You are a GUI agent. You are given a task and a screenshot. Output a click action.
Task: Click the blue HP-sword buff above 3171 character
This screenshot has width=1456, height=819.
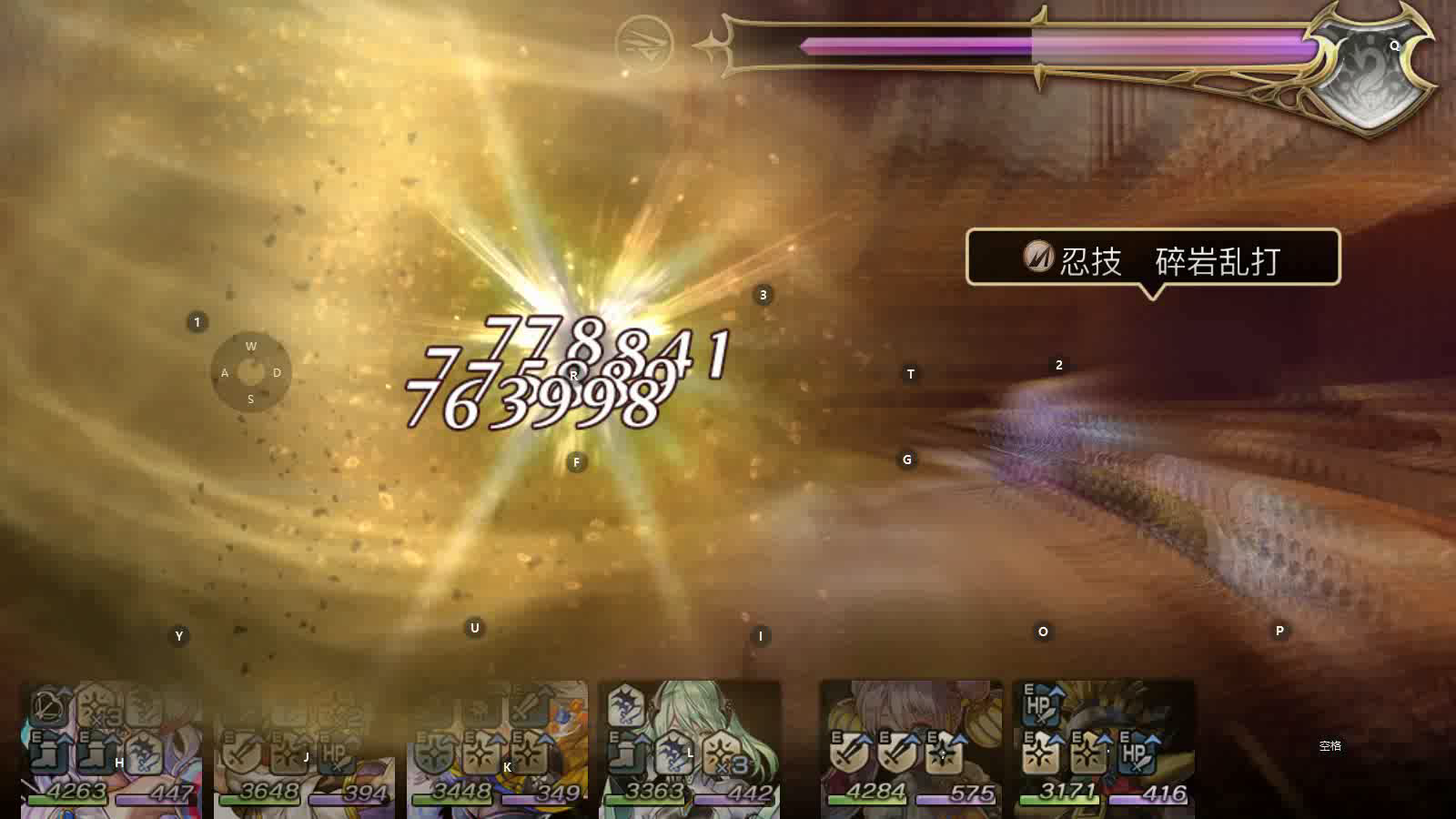(1039, 705)
